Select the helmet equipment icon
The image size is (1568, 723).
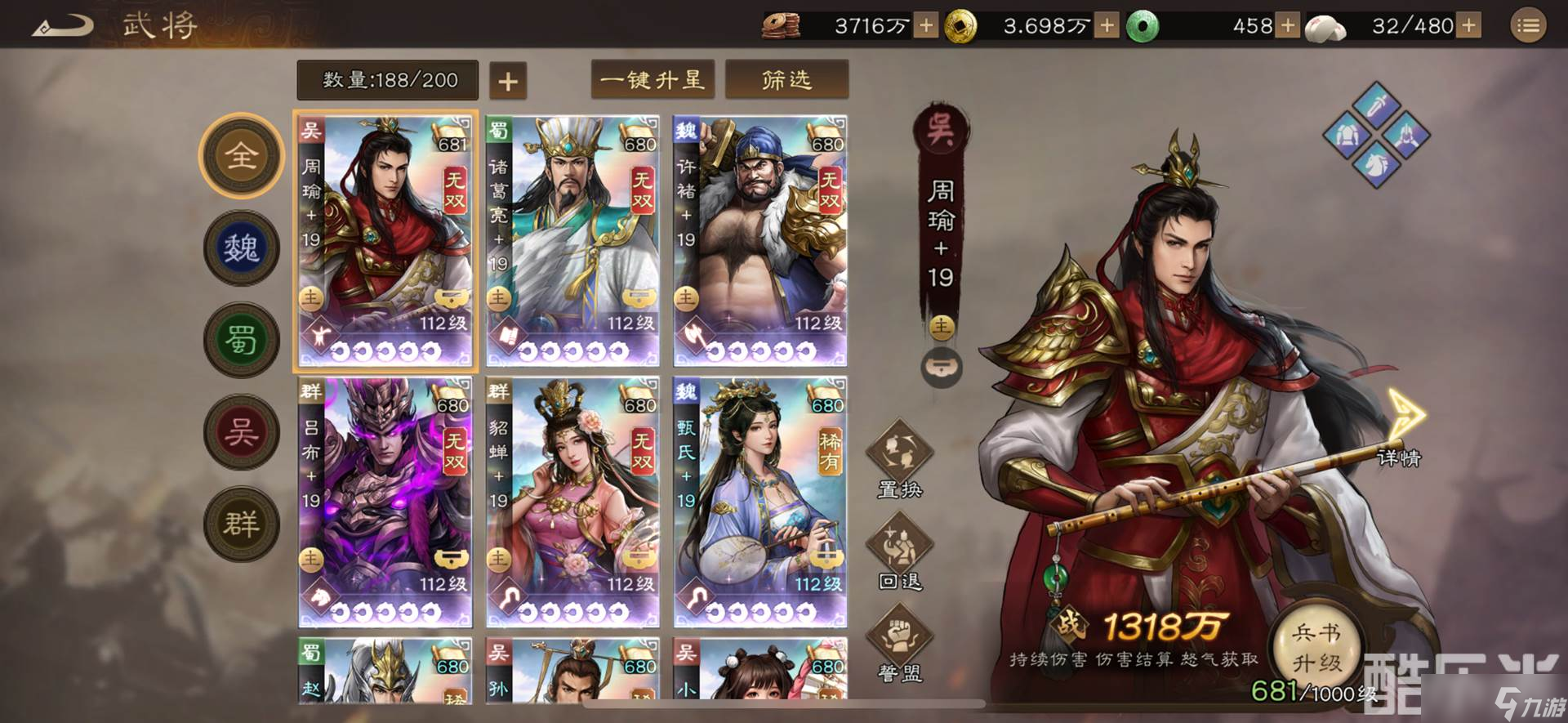click(1406, 135)
